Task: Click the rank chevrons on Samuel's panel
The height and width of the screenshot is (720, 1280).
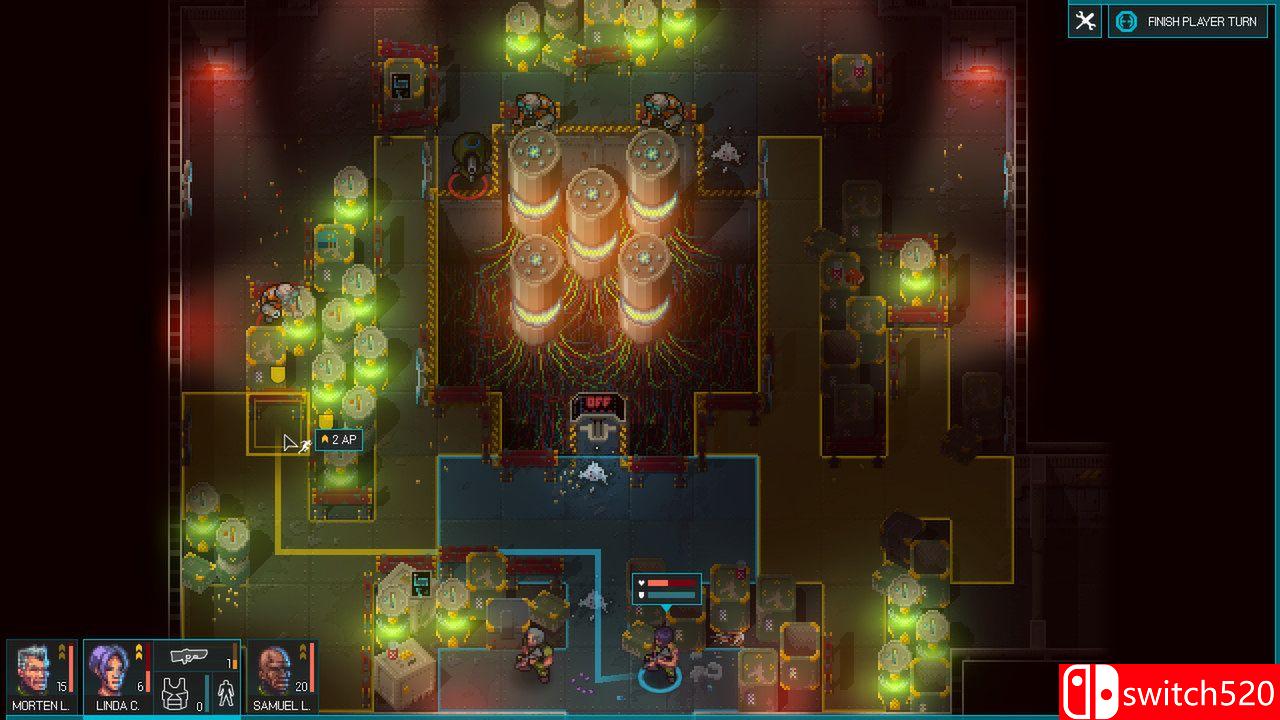Action: (303, 653)
